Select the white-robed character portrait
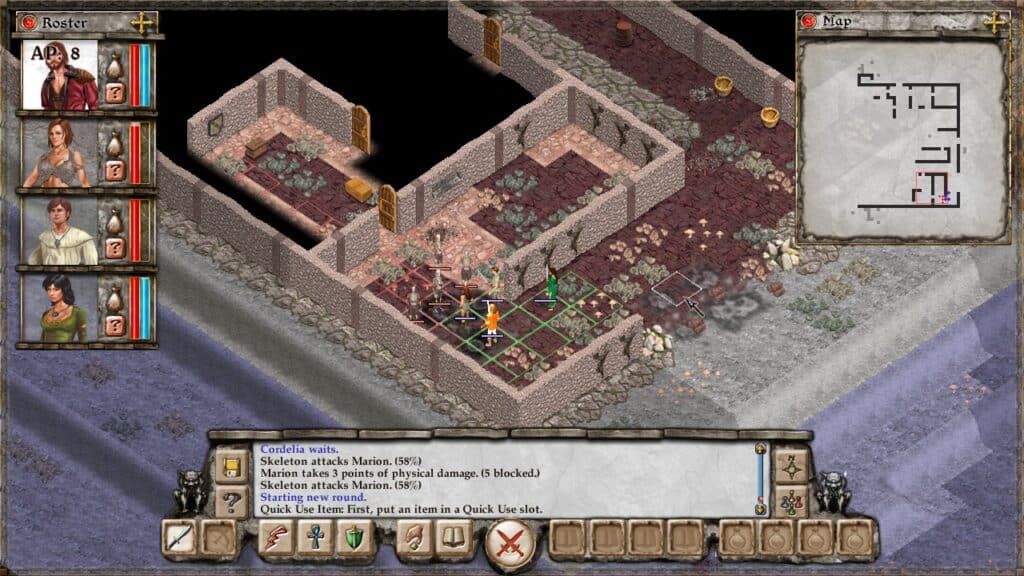1024x576 pixels. click(60, 231)
